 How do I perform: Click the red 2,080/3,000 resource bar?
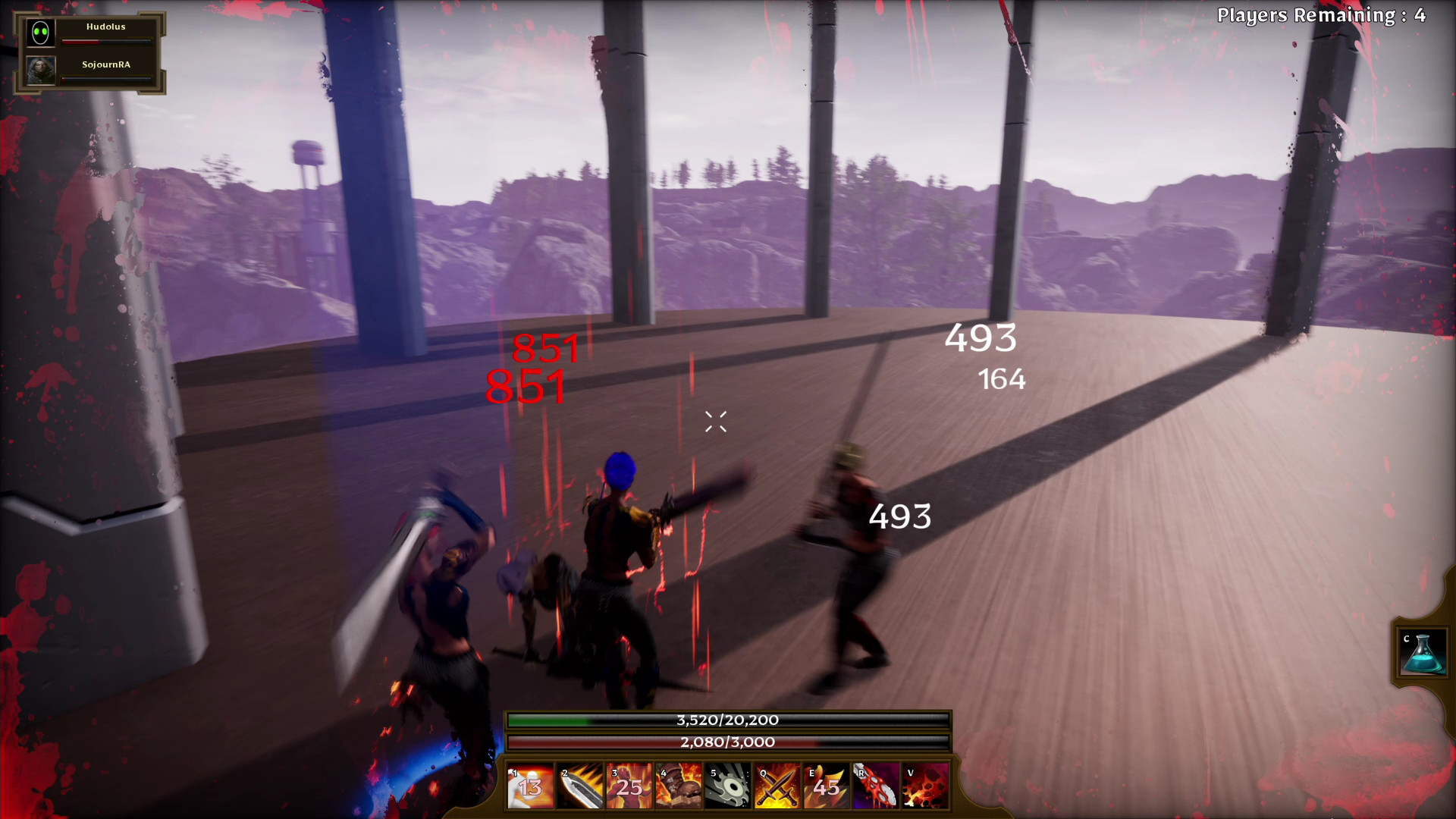(x=728, y=742)
